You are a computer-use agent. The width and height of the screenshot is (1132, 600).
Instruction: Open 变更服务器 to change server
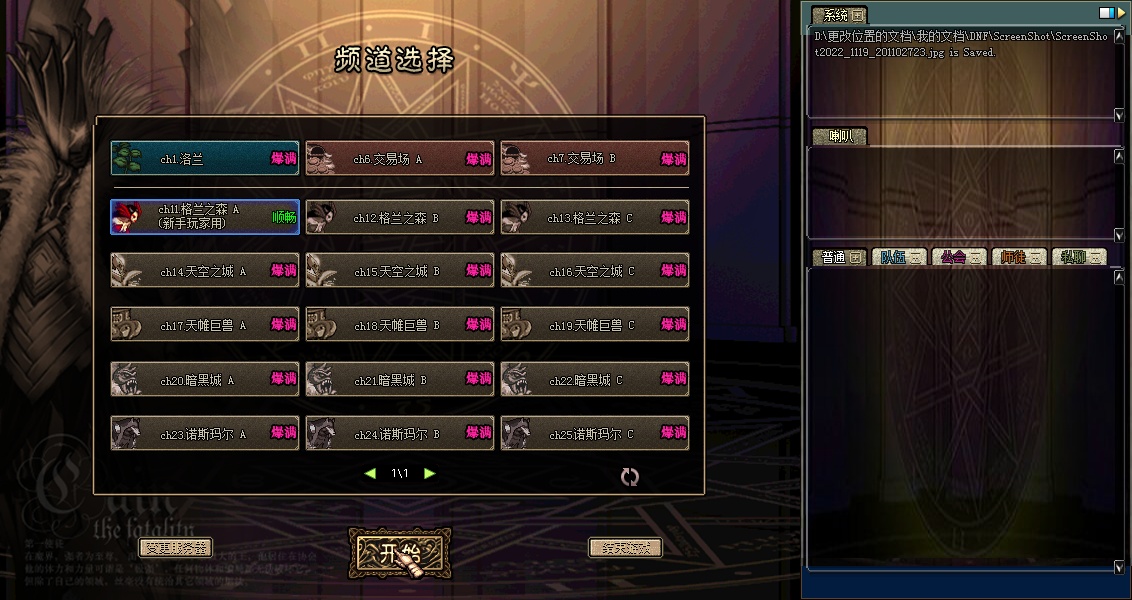[175, 548]
